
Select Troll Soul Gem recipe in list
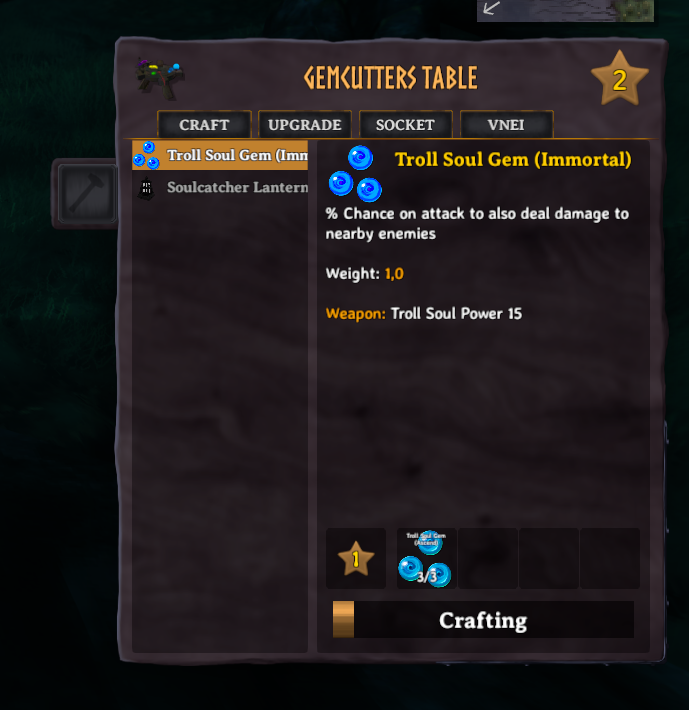tap(220, 155)
